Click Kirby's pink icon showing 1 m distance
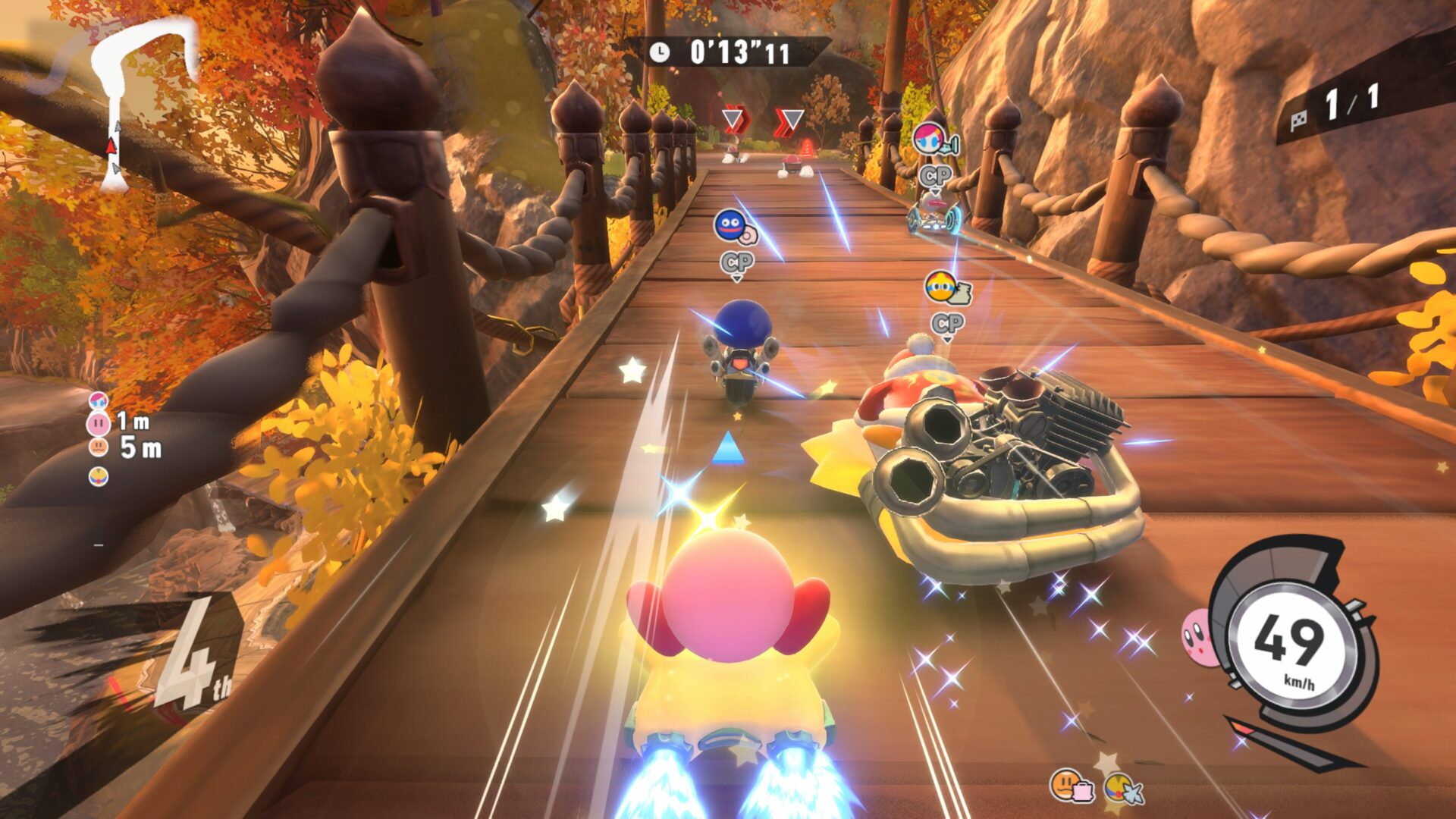This screenshot has height=819, width=1456. 99,422
